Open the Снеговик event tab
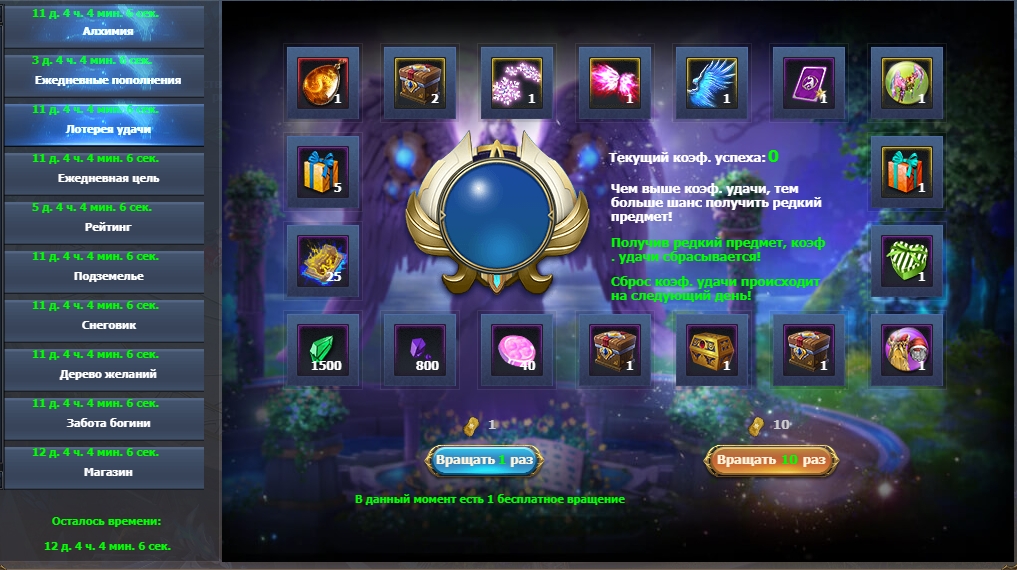Screen dimensions: 1017x570 coord(108,320)
